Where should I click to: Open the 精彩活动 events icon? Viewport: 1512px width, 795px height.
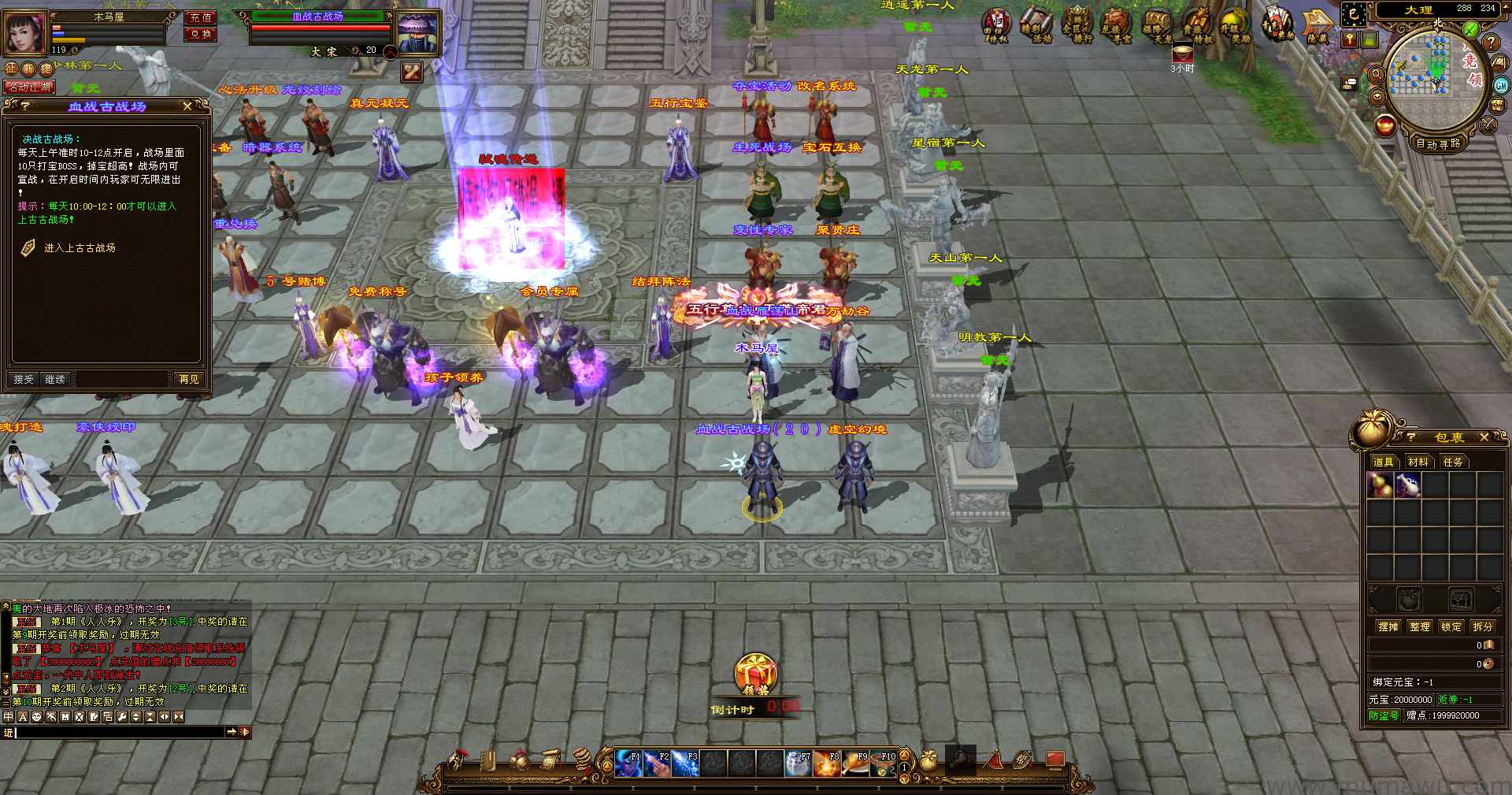1037,24
